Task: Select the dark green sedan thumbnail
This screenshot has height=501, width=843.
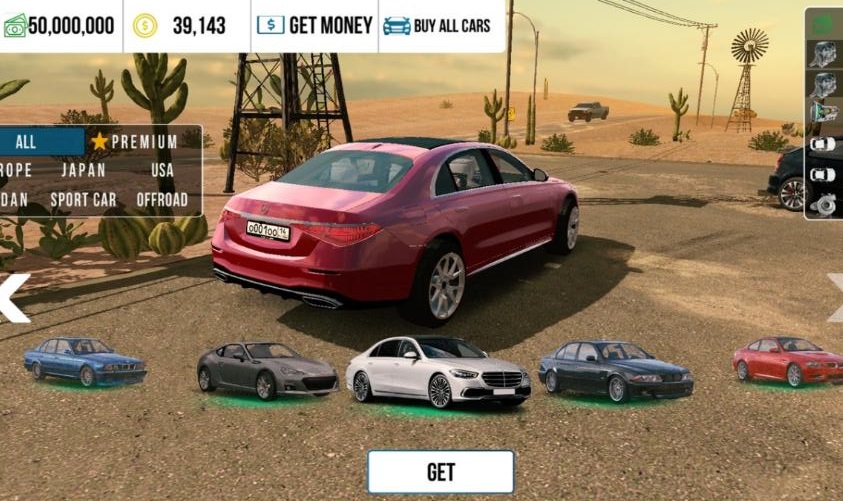Action: [614, 370]
